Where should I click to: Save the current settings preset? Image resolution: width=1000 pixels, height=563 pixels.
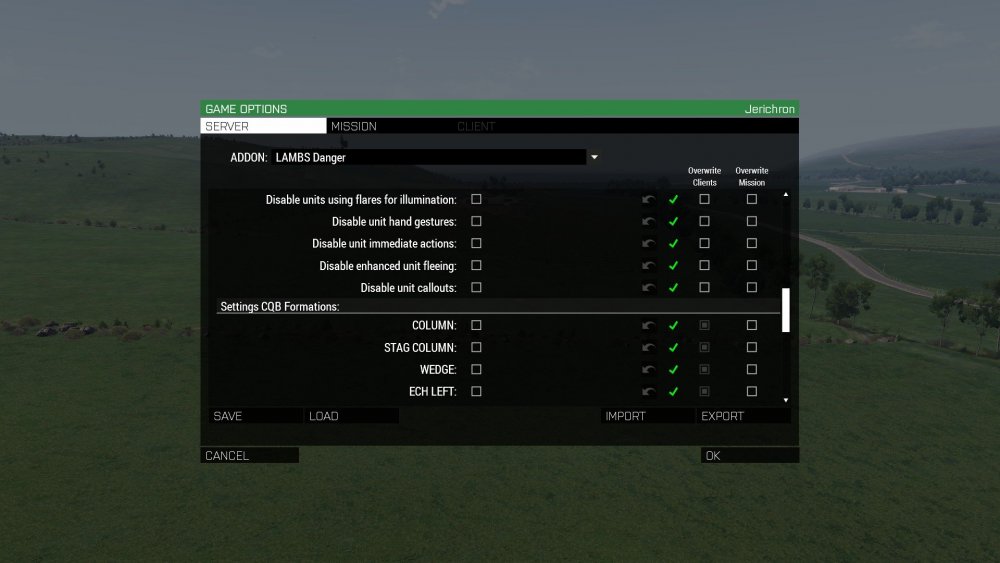click(x=255, y=416)
